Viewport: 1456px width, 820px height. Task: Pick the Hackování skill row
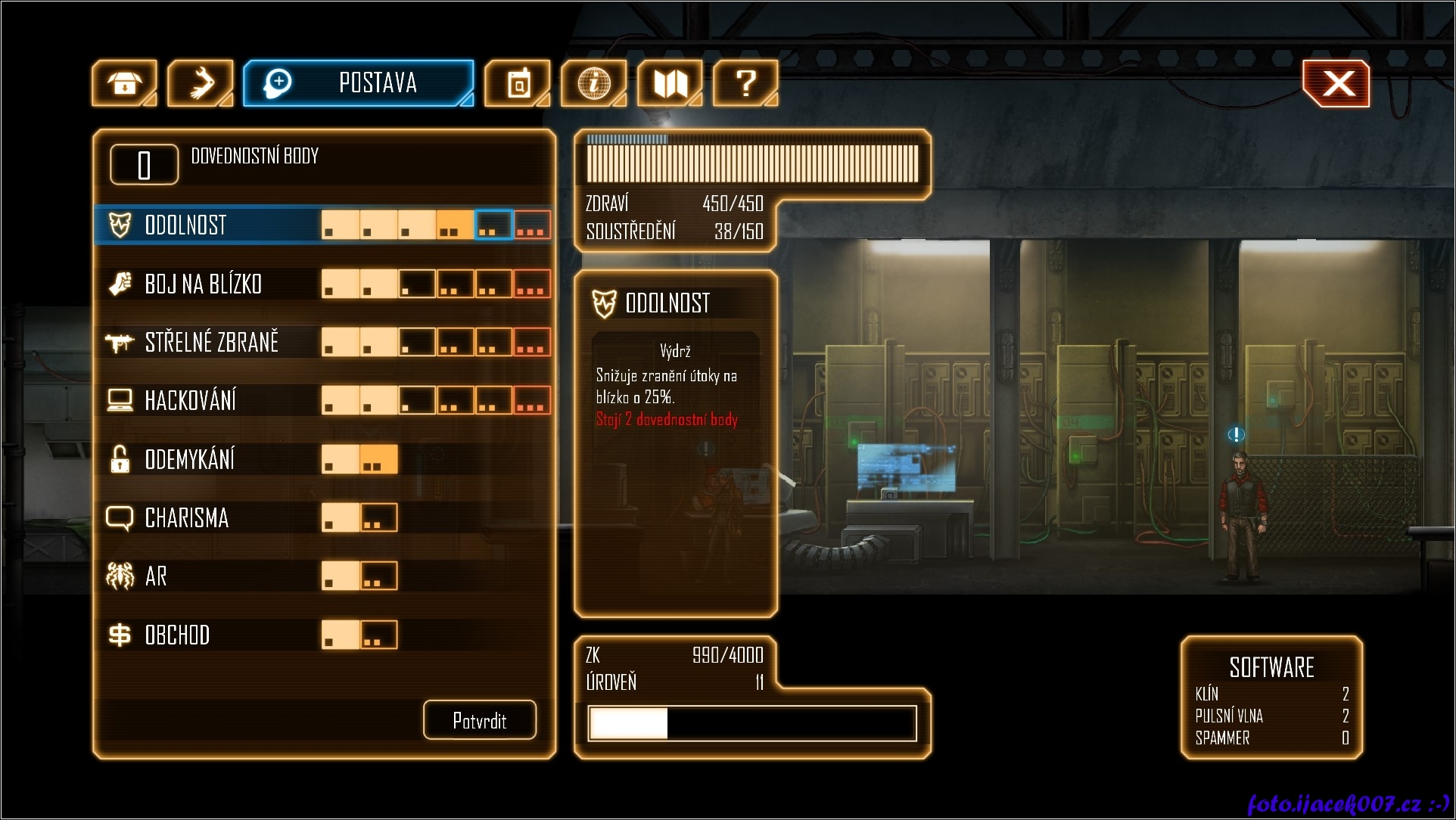pyautogui.click(x=191, y=401)
